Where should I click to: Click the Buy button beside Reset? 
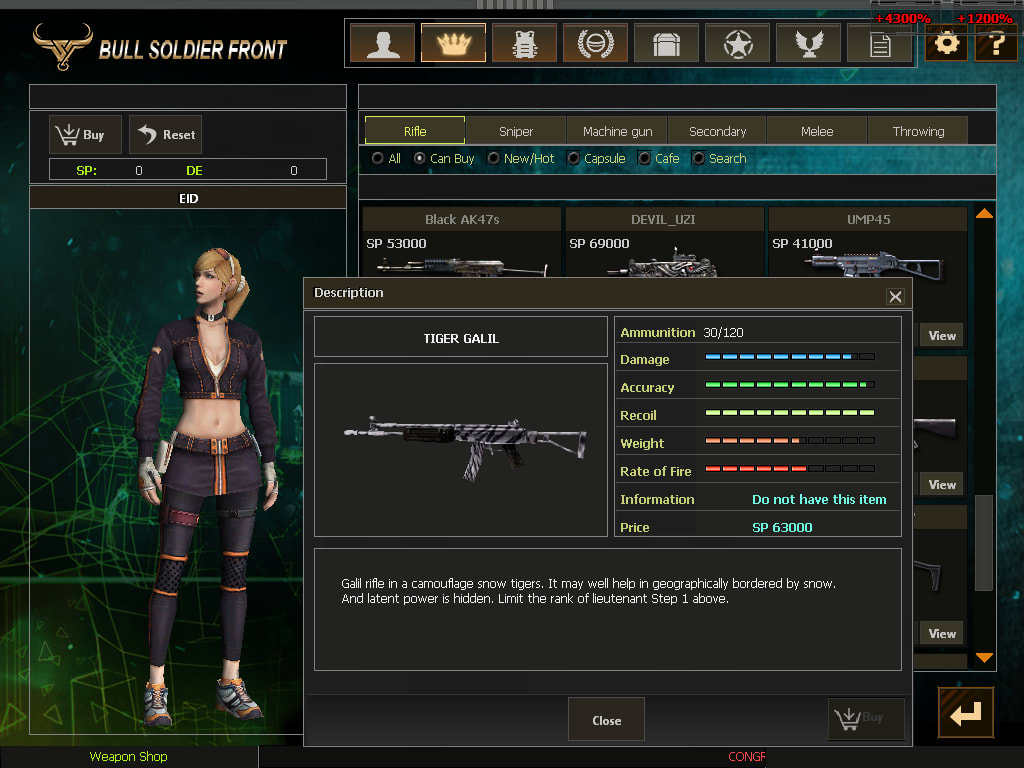(x=85, y=134)
